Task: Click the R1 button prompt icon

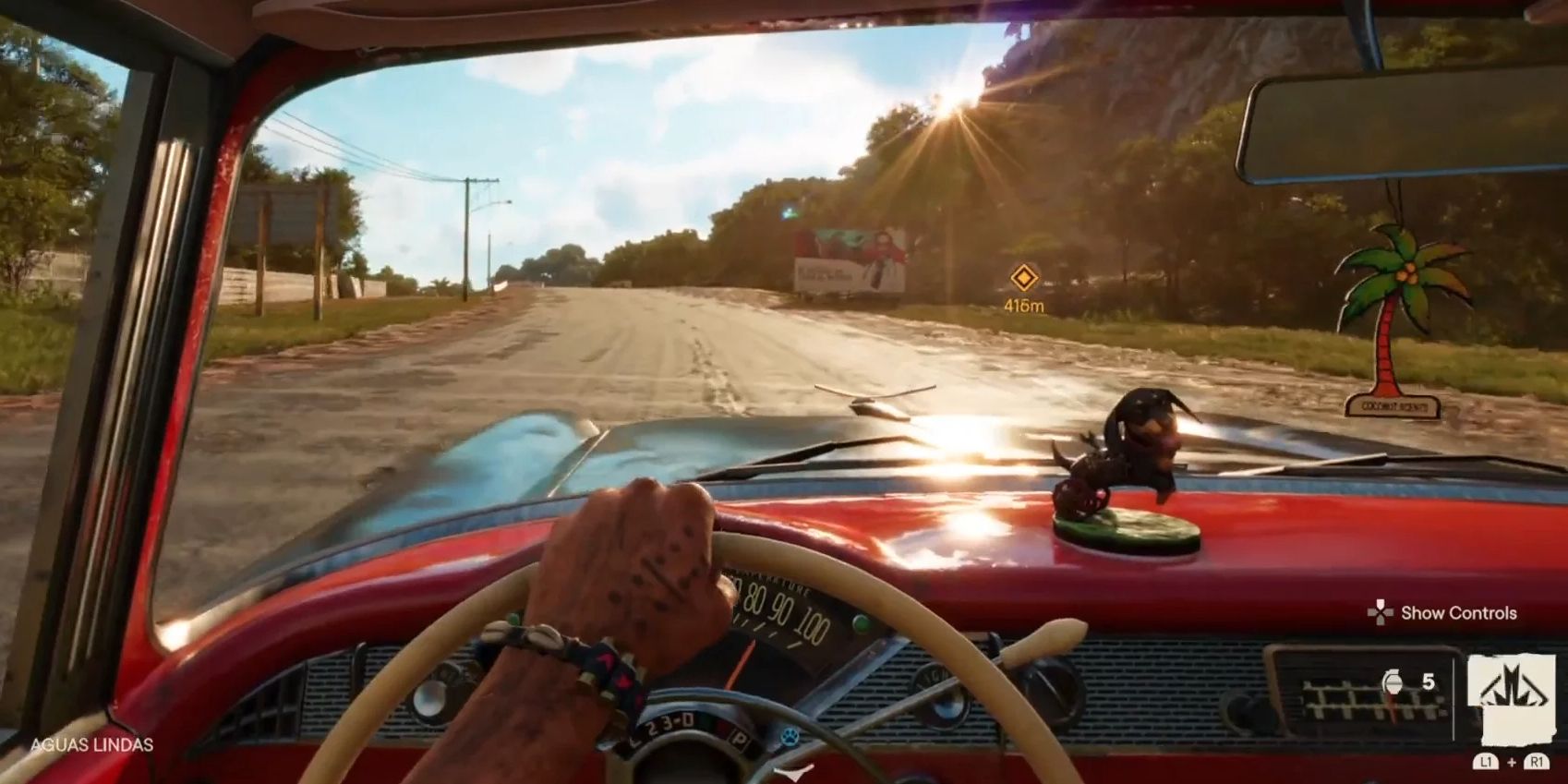Action: point(1537,761)
